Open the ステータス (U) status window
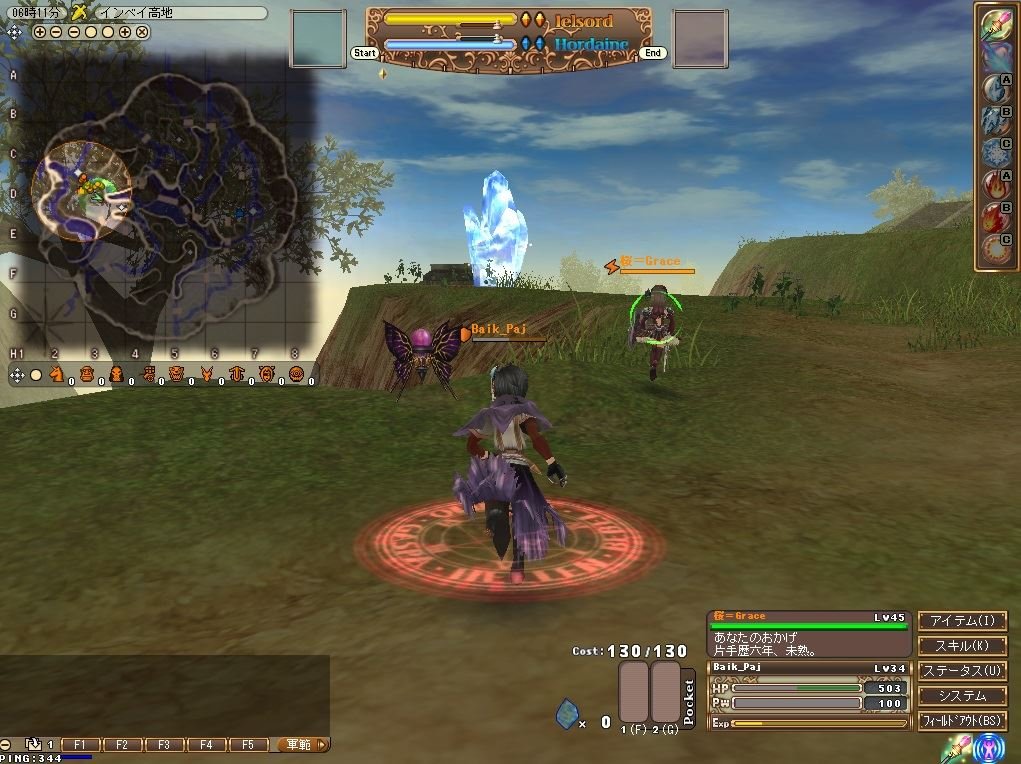The image size is (1021, 764). click(962, 671)
